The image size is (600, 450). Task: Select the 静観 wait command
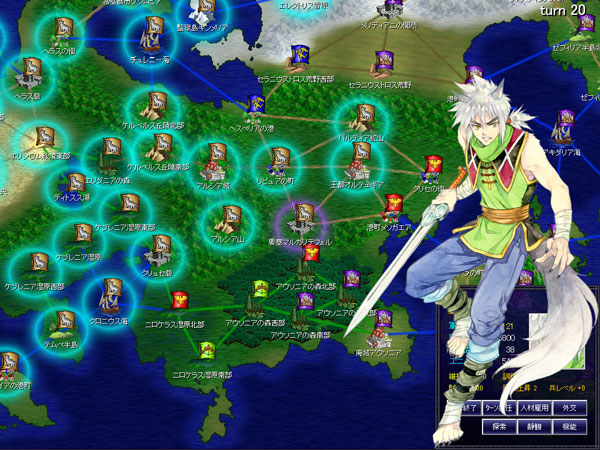535,425
